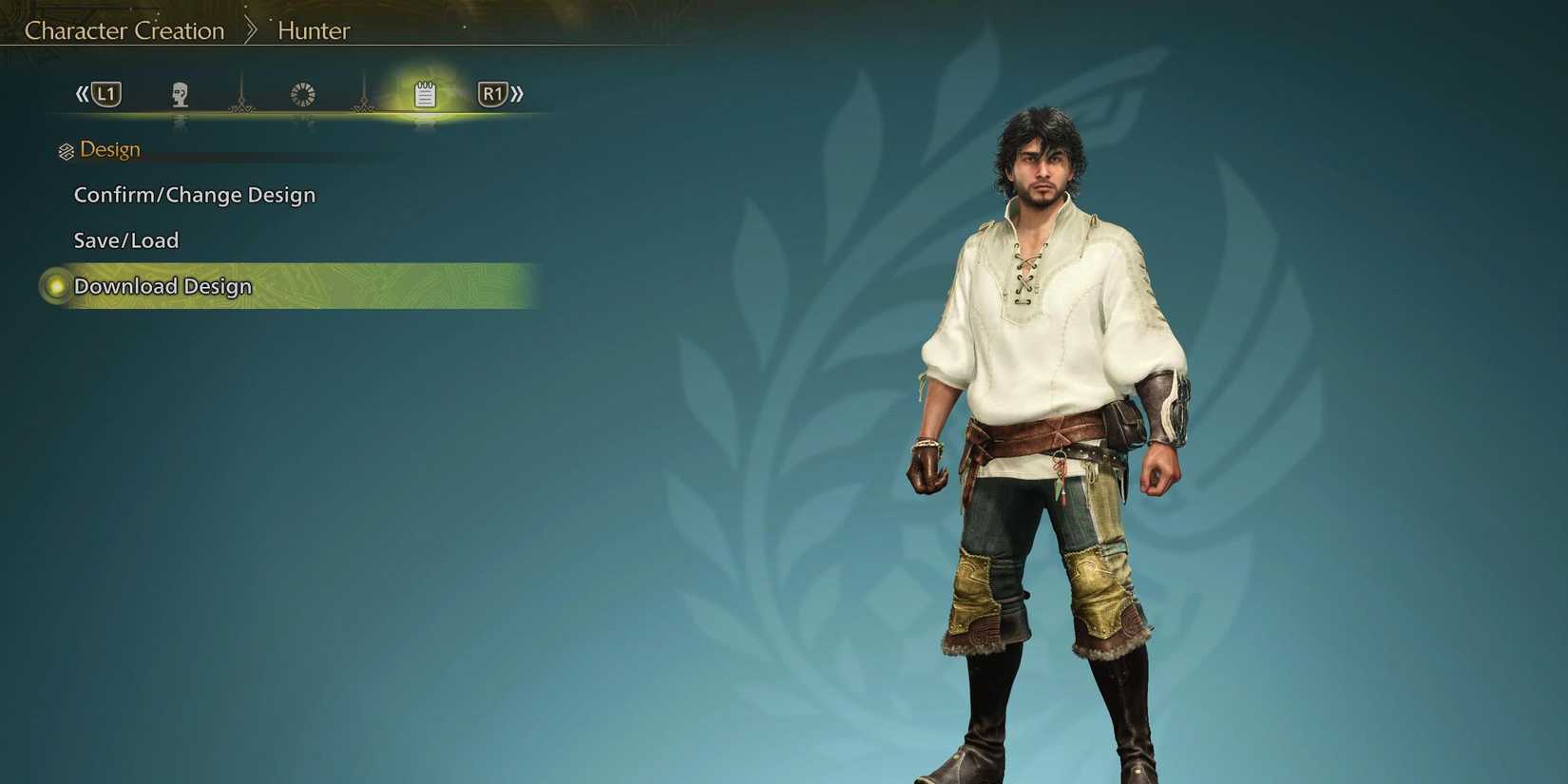Image resolution: width=1568 pixels, height=784 pixels.
Task: Click the R1 shoulder button icon
Action: pos(491,92)
